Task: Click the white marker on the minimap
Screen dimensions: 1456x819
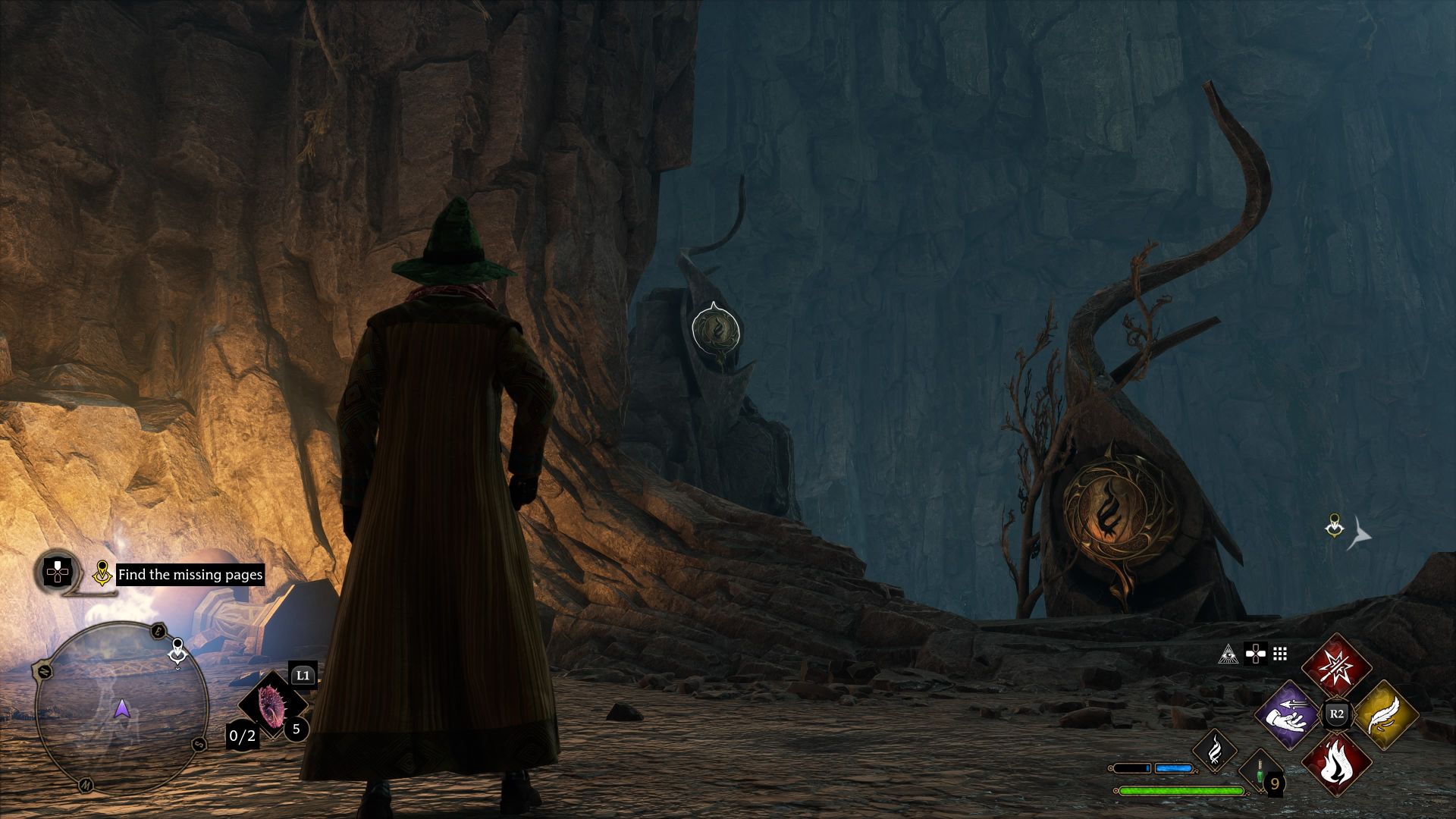Action: click(x=177, y=651)
